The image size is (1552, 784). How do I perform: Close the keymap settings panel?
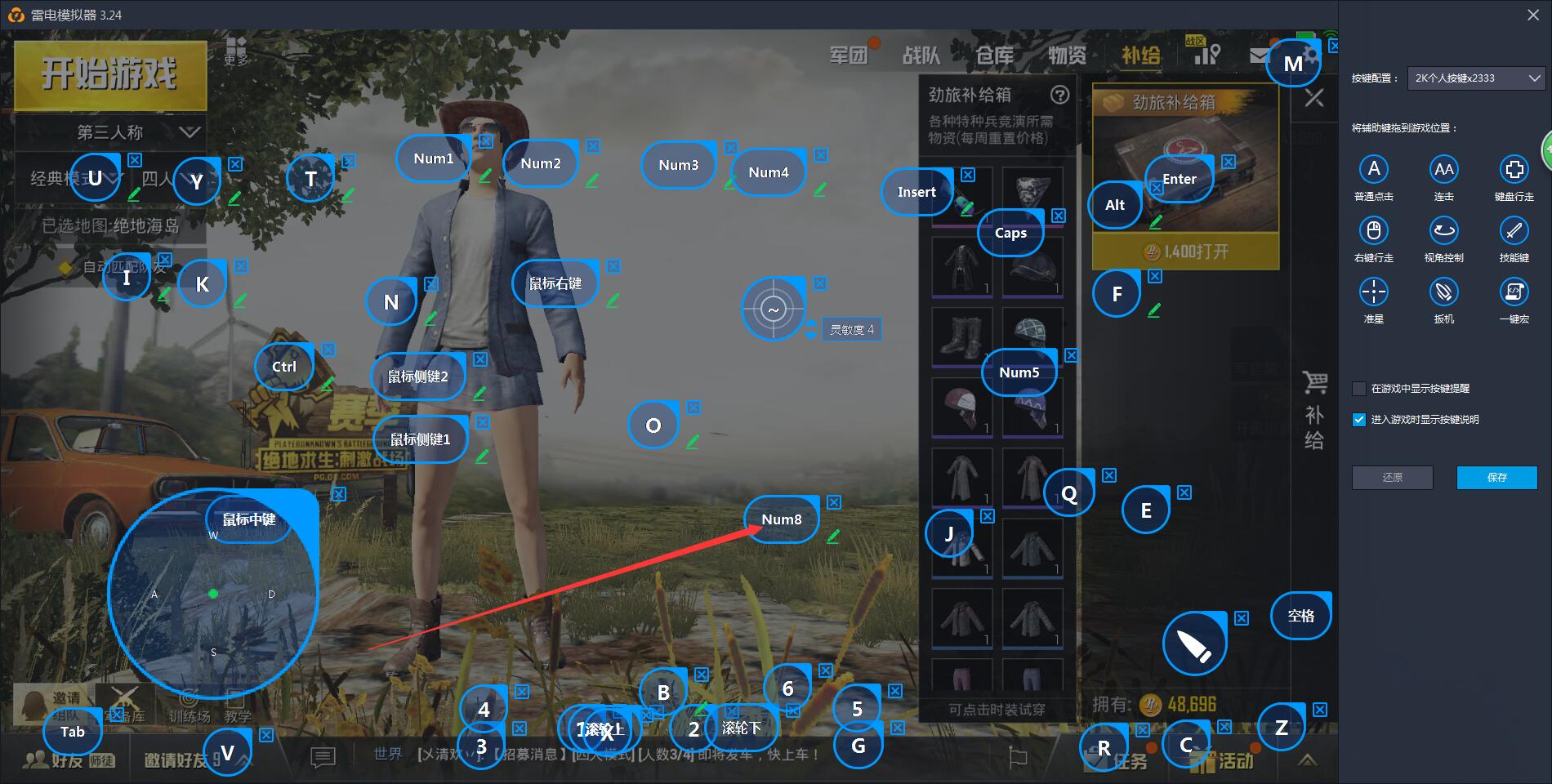click(1533, 15)
